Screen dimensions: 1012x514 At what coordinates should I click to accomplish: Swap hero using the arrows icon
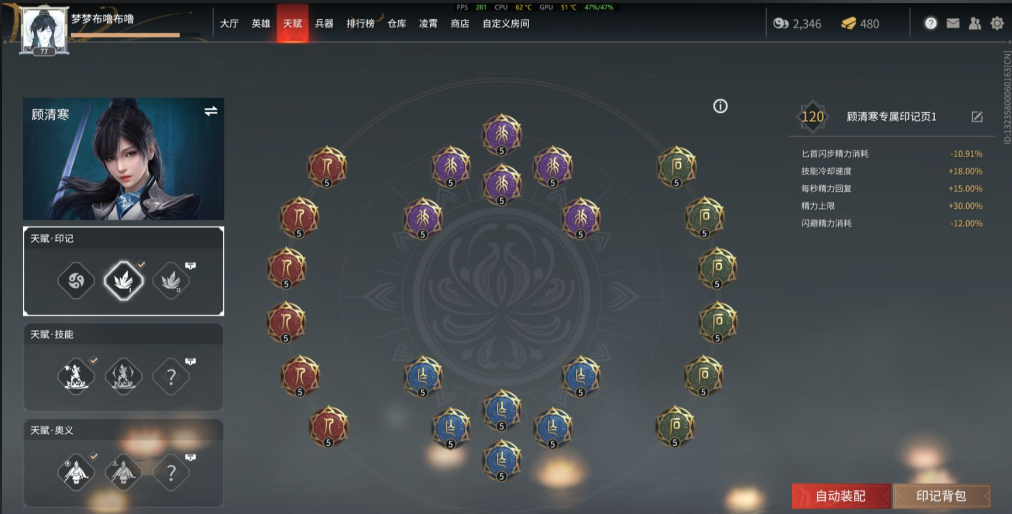coord(211,111)
